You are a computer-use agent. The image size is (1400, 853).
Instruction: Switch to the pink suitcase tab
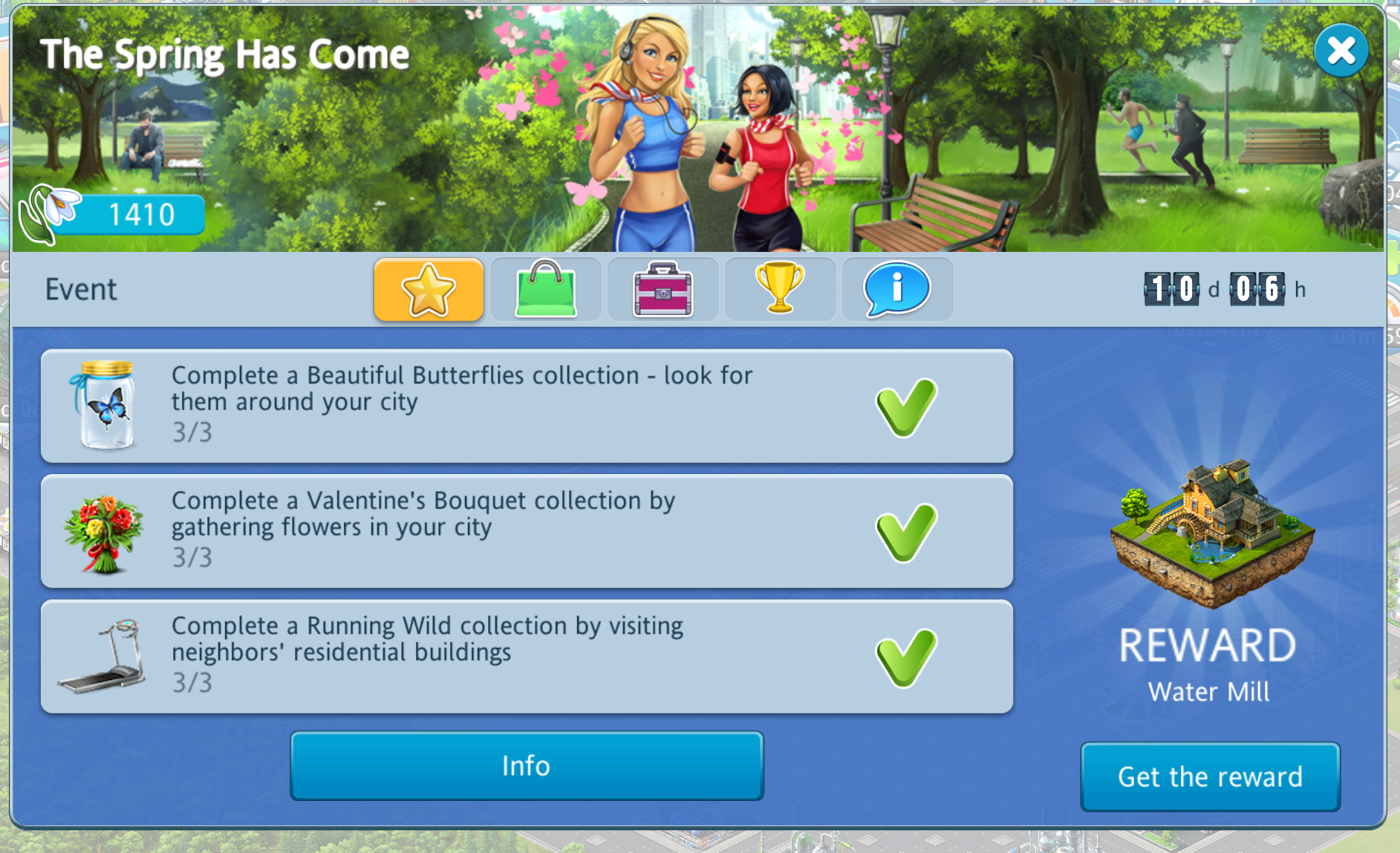tap(662, 289)
